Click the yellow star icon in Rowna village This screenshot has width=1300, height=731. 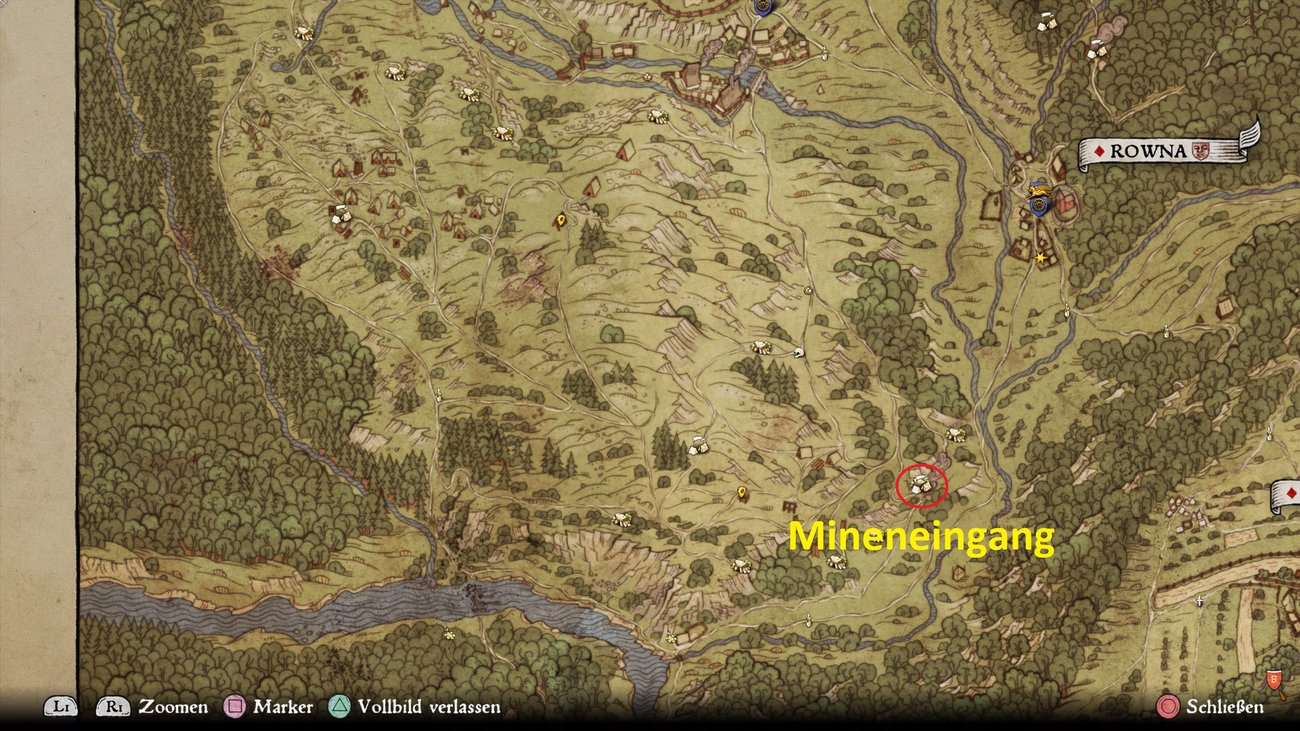point(1040,258)
